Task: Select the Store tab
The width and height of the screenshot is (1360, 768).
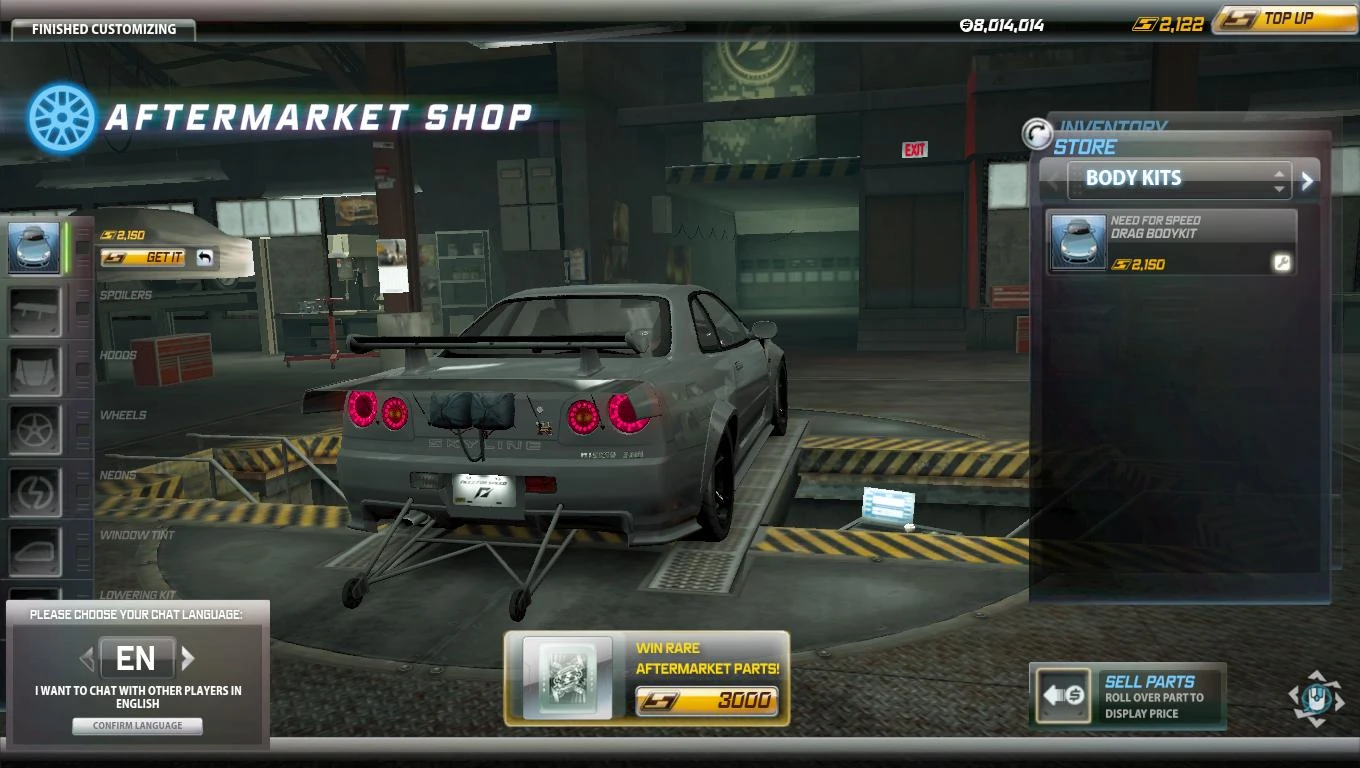Action: (x=1083, y=147)
